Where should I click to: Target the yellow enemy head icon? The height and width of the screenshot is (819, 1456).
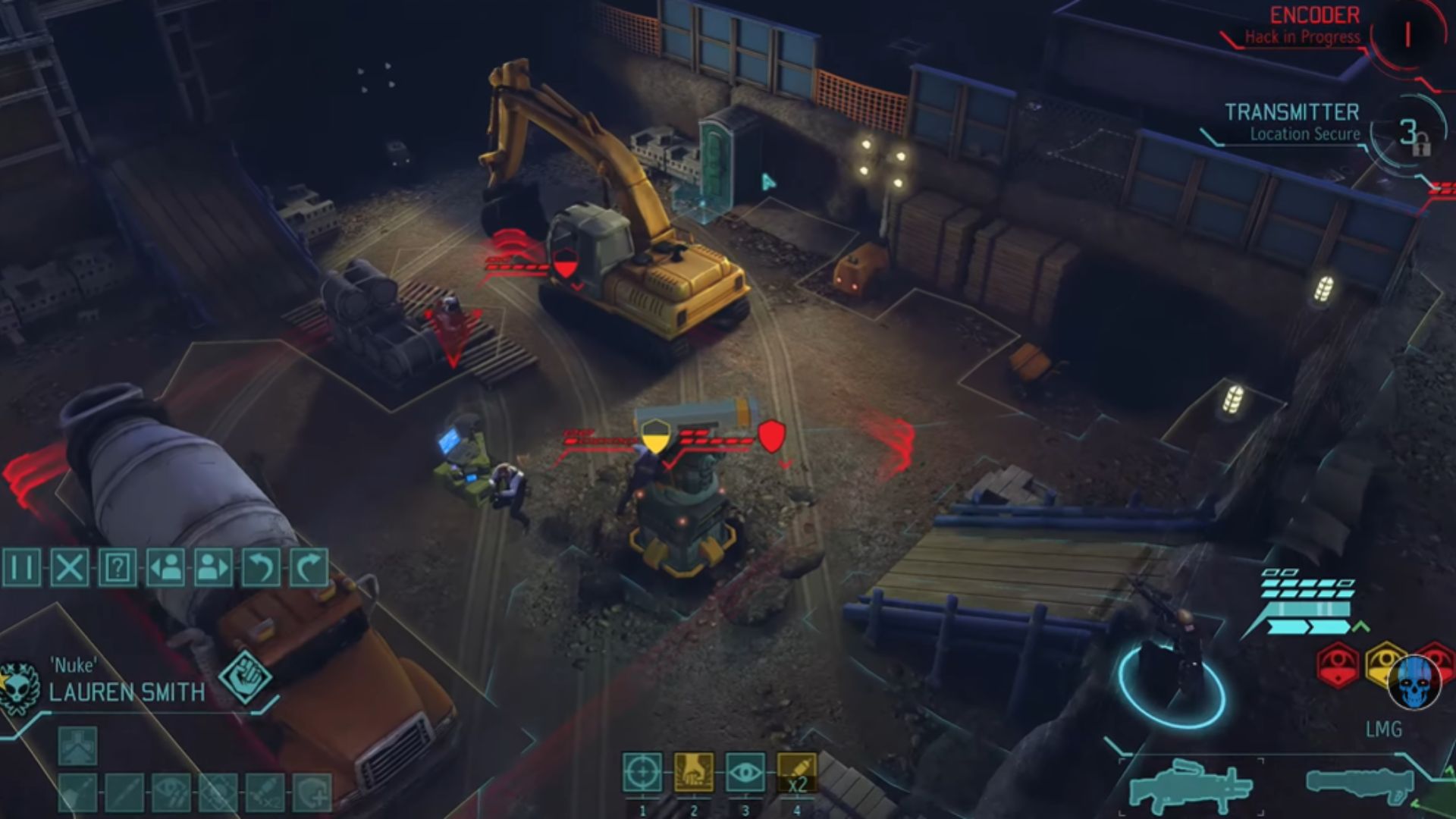coord(1385,664)
